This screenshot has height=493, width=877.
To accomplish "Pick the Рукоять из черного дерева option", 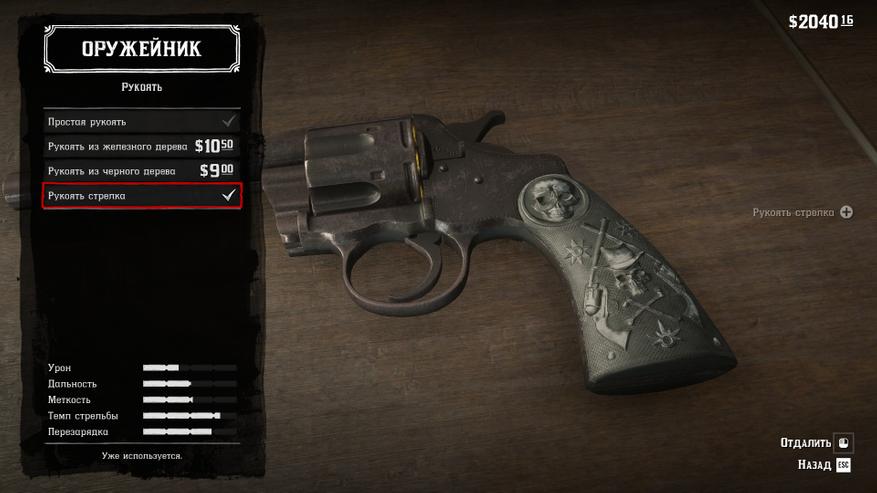I will [142, 170].
